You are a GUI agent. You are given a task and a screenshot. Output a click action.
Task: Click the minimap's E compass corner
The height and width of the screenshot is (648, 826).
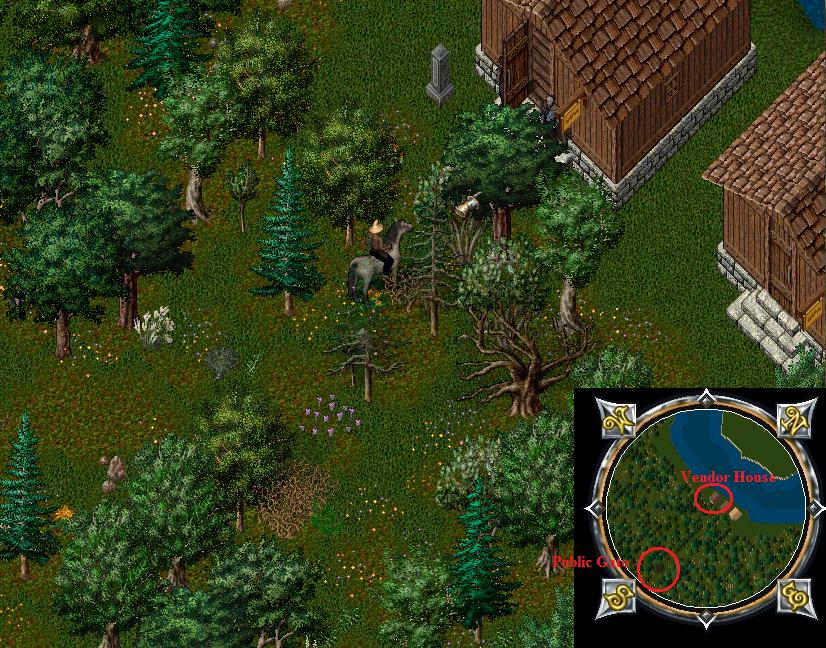click(x=796, y=597)
